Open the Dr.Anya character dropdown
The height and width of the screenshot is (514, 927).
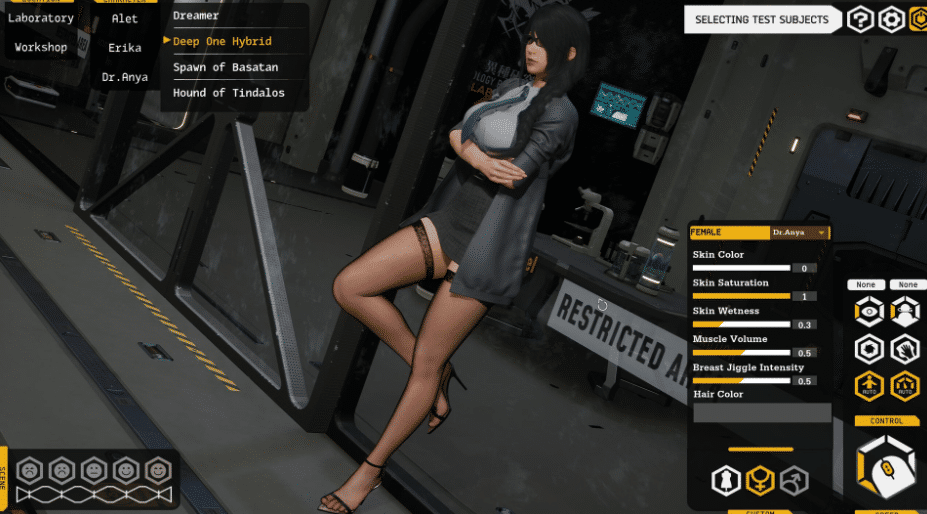799,232
